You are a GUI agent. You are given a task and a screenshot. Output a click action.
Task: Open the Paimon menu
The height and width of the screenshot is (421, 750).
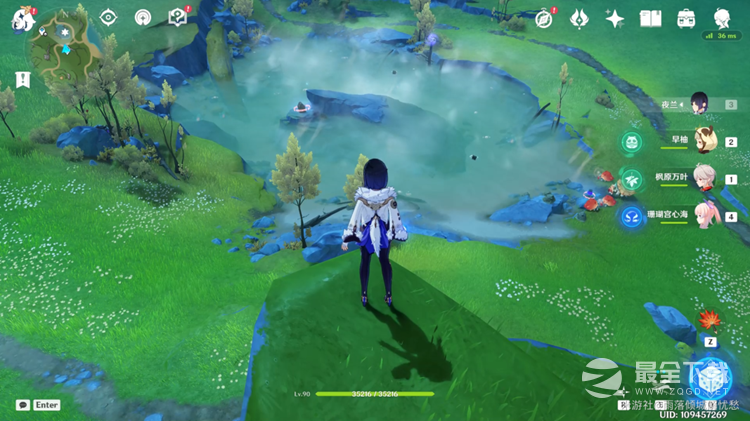coord(23,19)
